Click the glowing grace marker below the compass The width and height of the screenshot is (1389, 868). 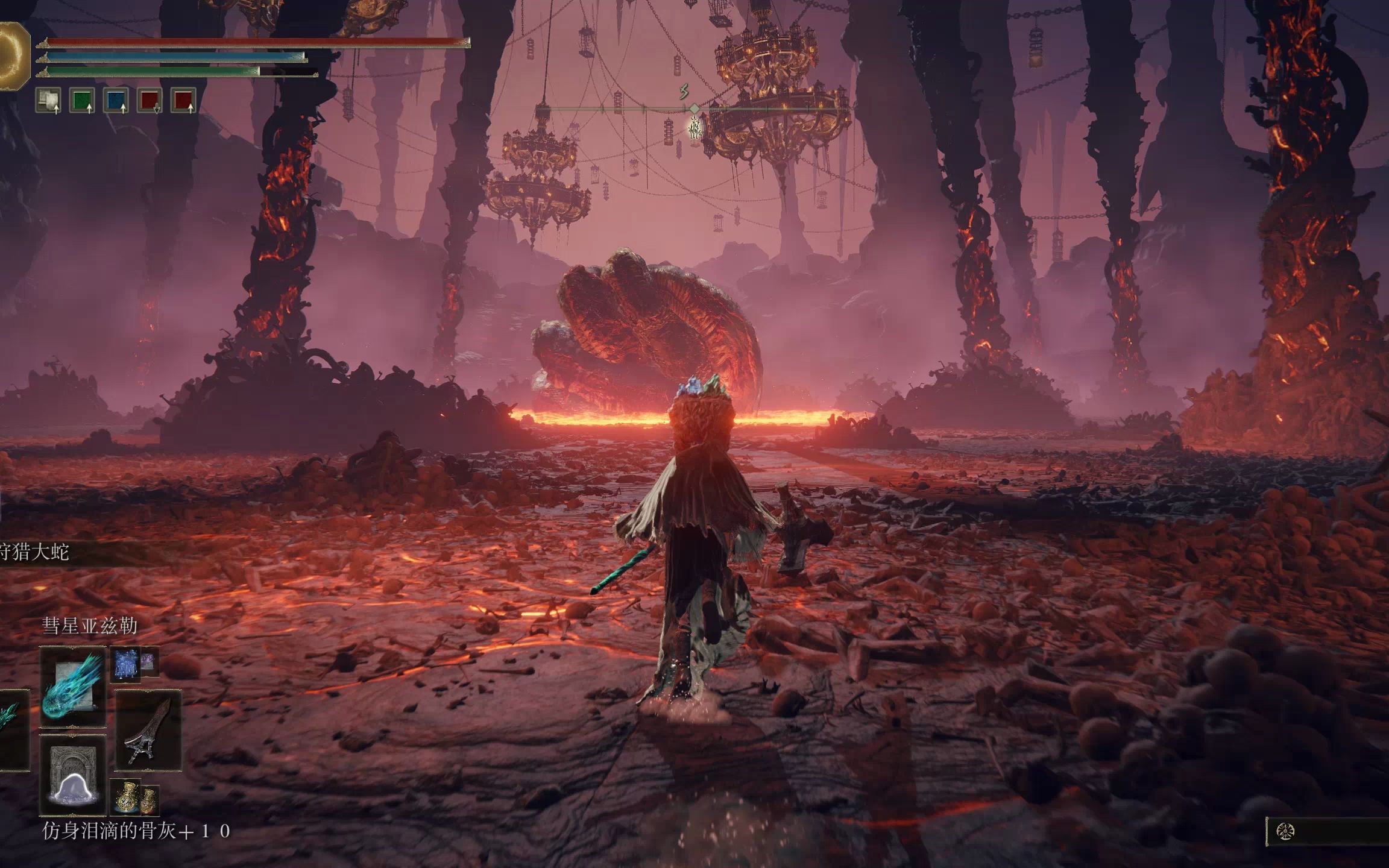pyautogui.click(x=695, y=127)
